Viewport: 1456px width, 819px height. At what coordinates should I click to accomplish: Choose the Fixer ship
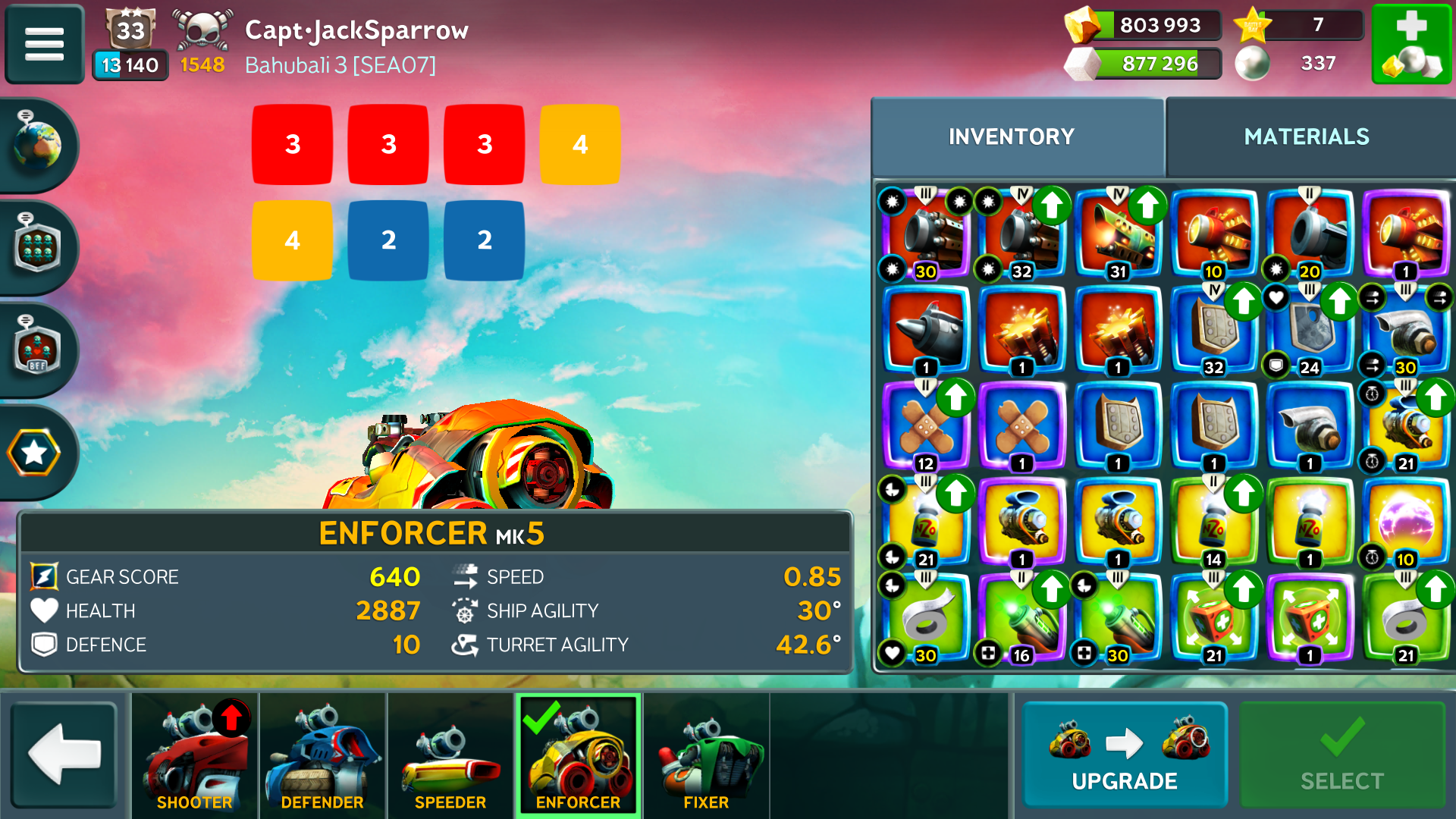[706, 756]
